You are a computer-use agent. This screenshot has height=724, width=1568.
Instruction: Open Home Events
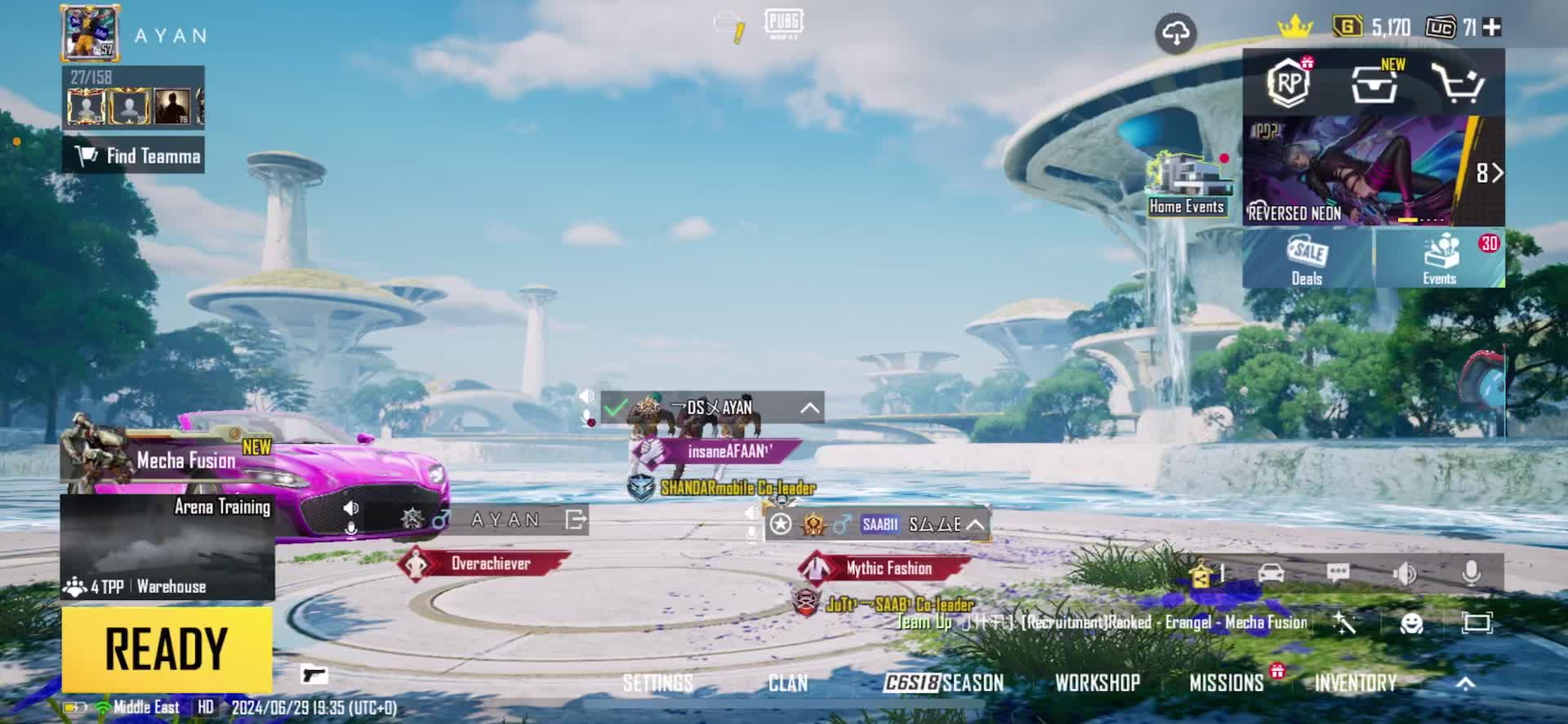click(1186, 186)
